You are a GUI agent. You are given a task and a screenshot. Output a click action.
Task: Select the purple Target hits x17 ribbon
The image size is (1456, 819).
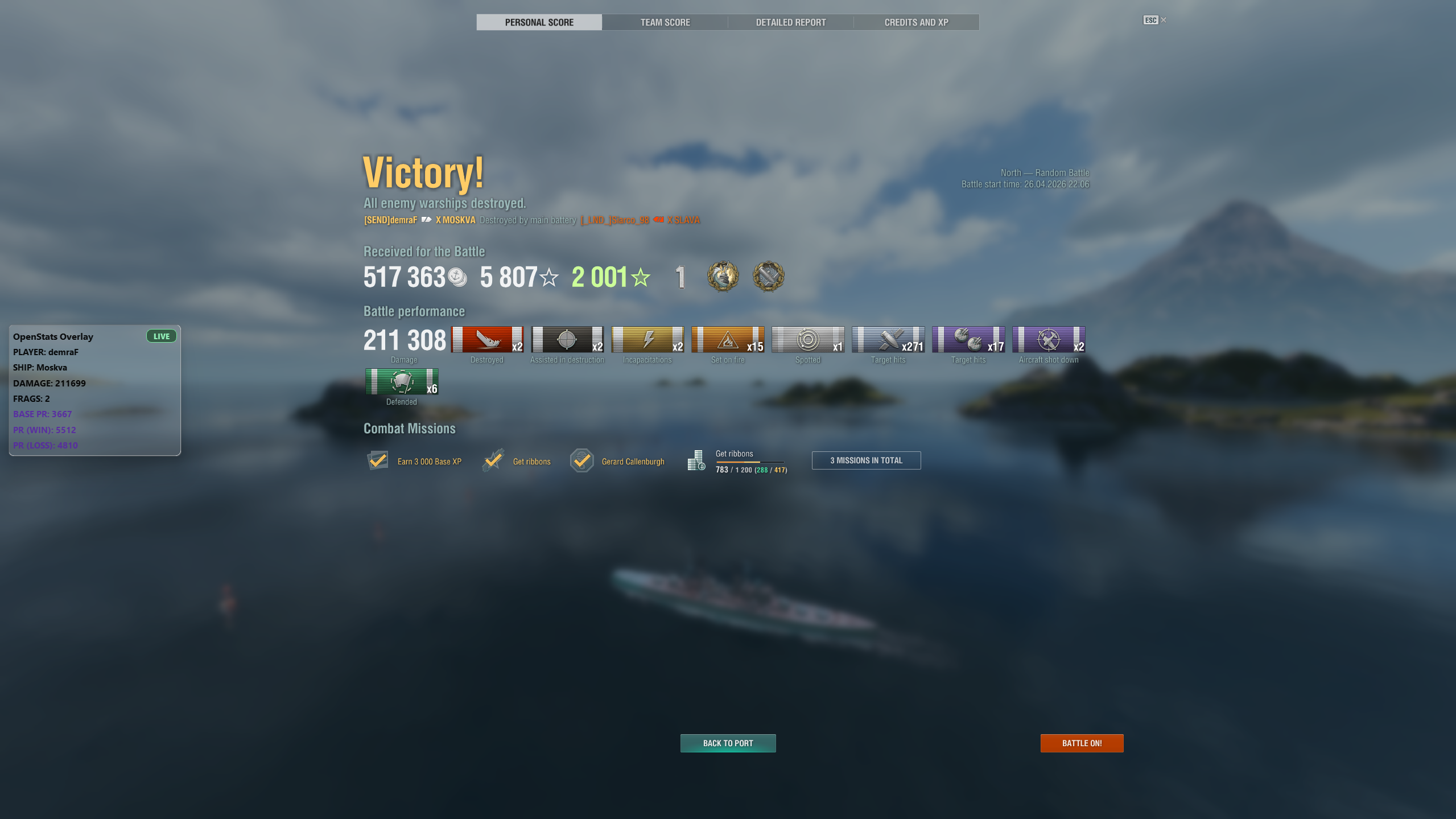click(968, 341)
